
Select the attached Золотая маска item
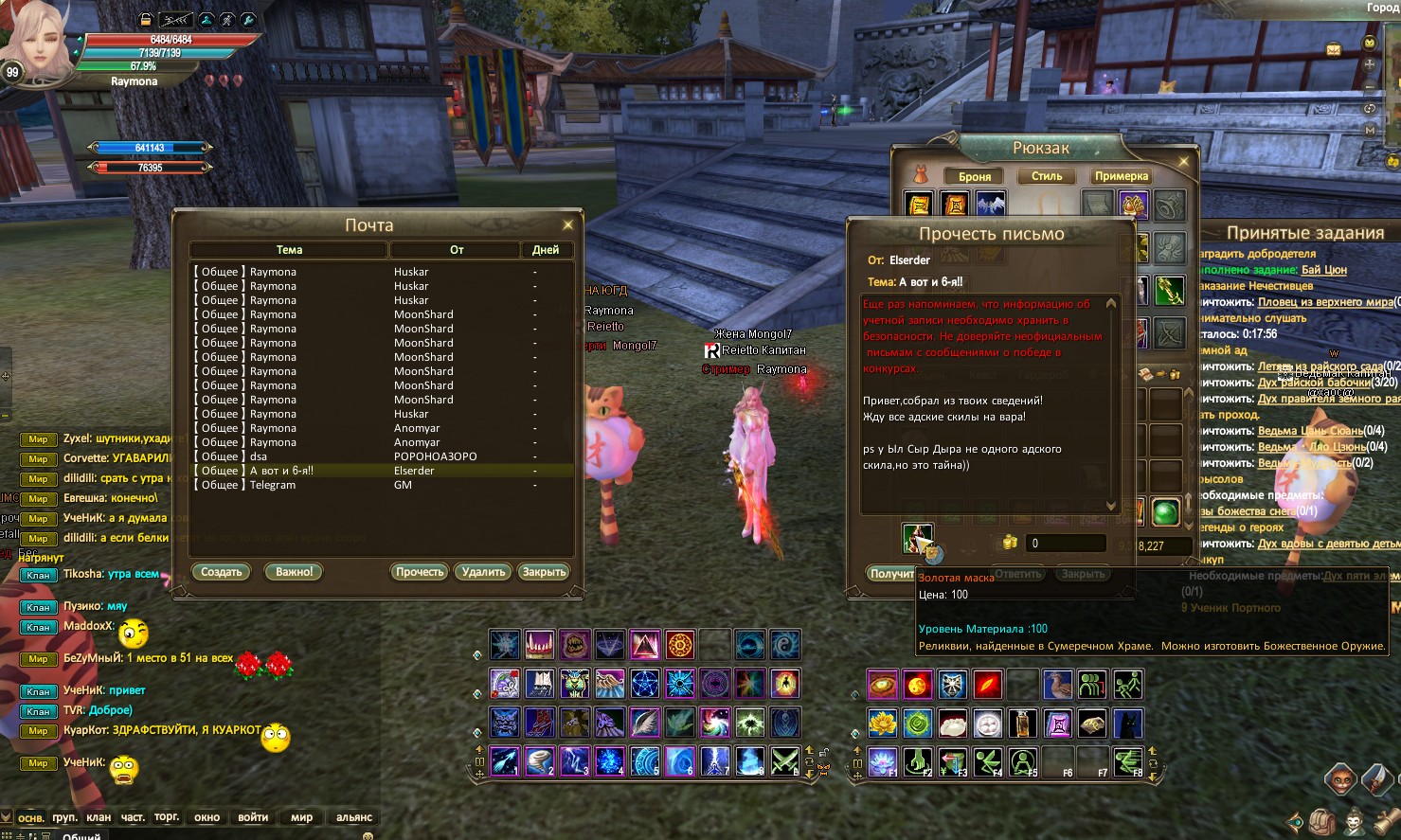[x=917, y=539]
